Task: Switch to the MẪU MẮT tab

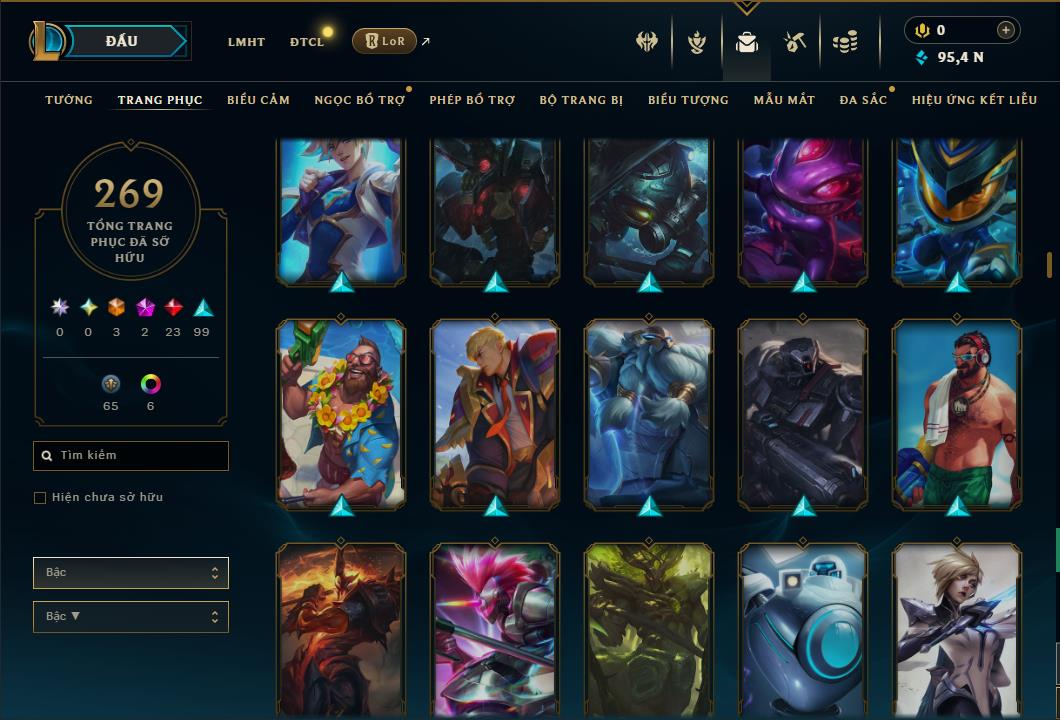Action: tap(784, 100)
